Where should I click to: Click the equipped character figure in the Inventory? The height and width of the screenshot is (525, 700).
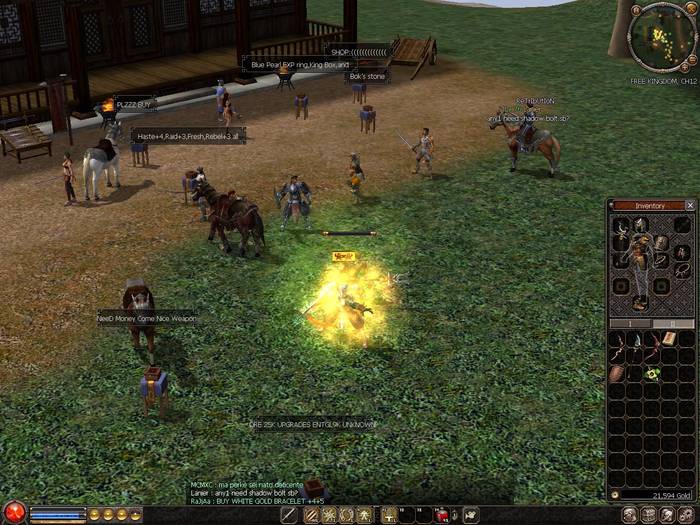coord(640,262)
